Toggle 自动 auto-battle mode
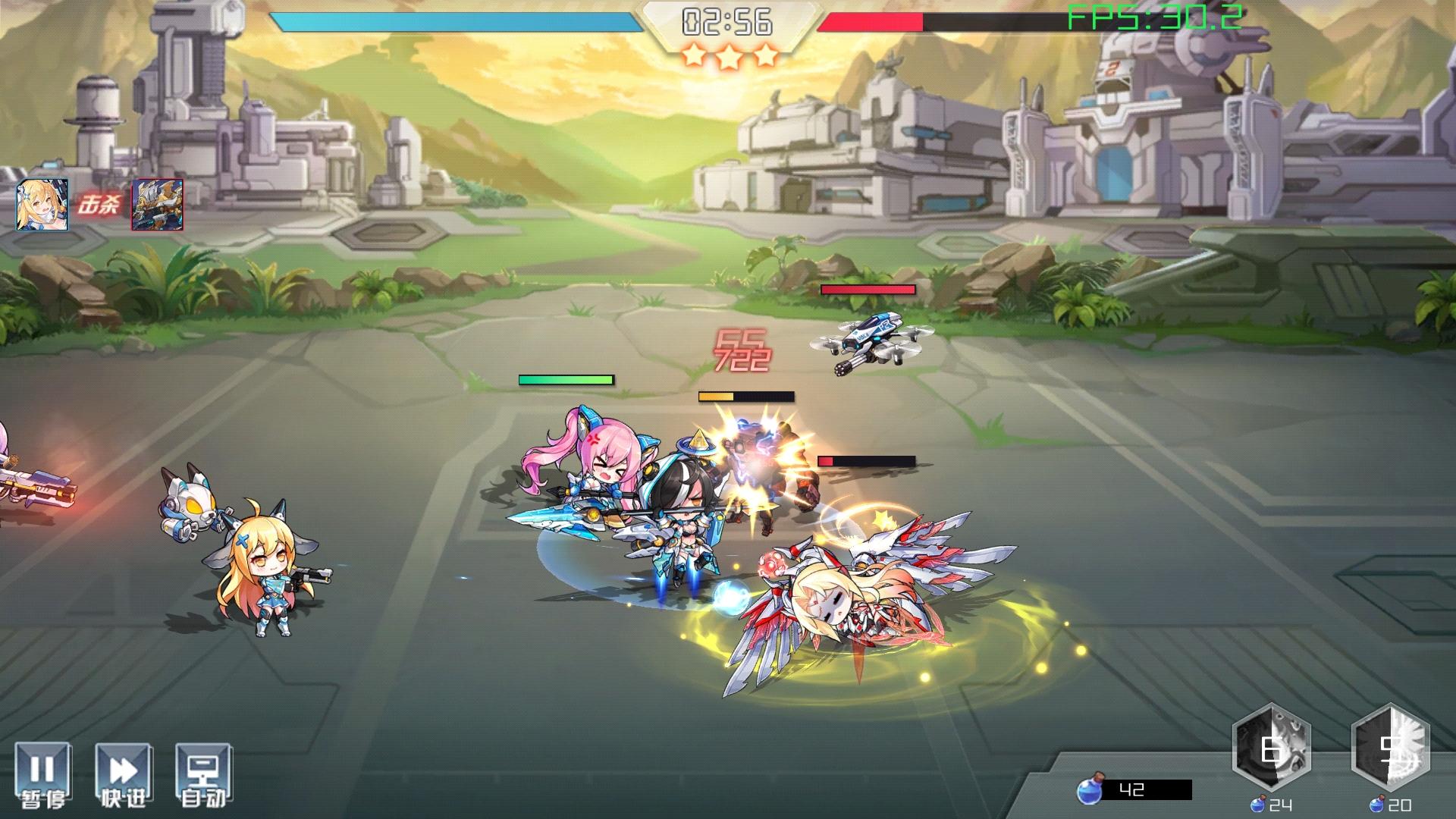 [x=203, y=770]
